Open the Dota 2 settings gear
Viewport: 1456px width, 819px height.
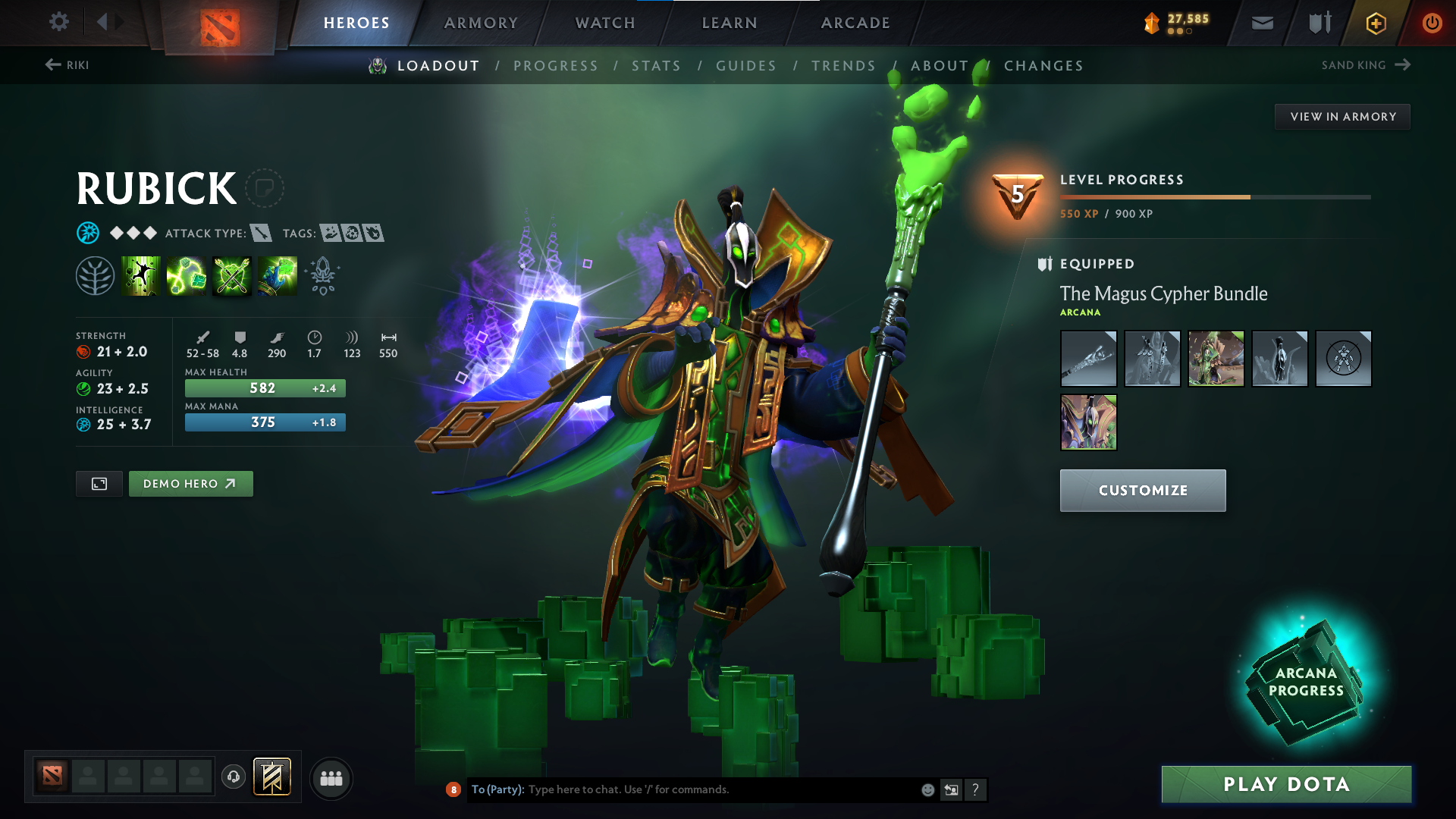pos(58,22)
